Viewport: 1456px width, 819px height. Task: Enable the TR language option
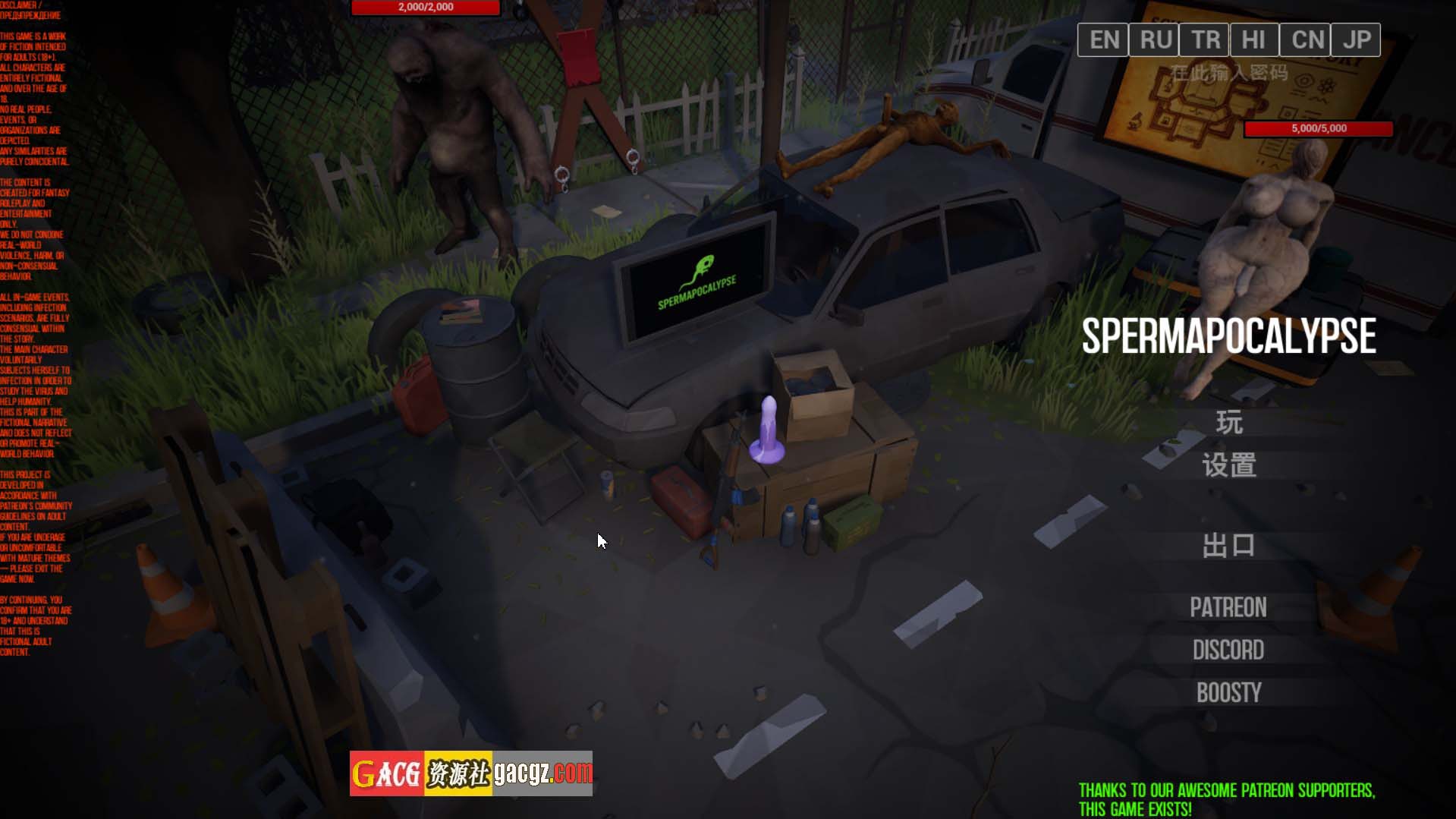1204,39
